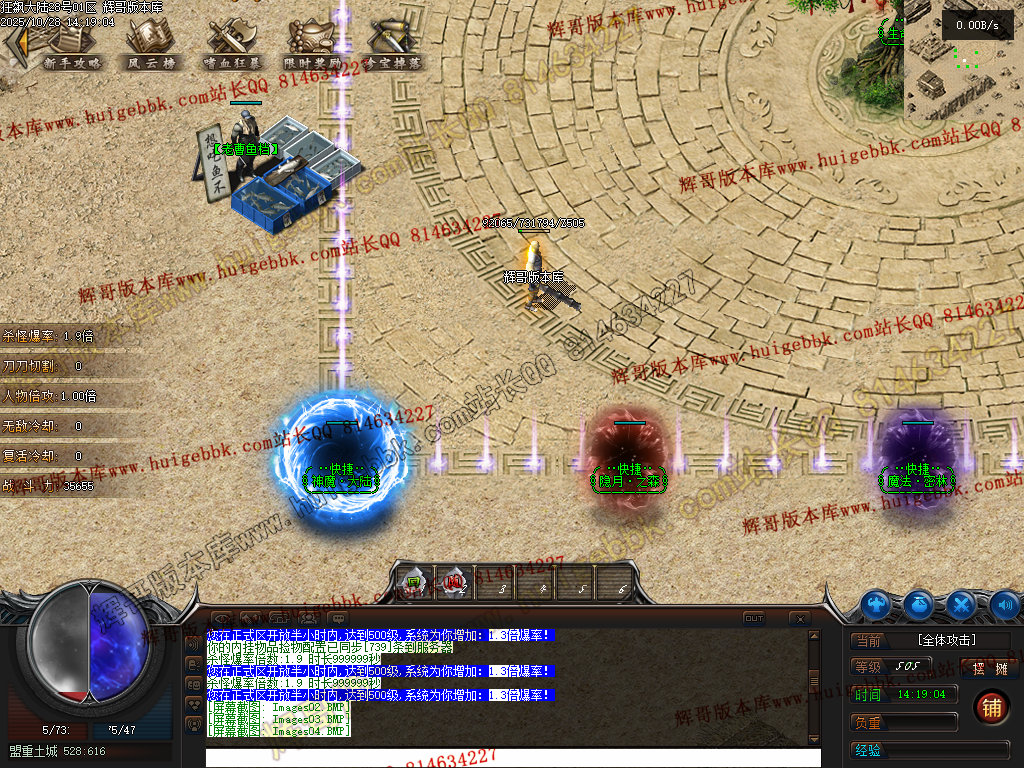This screenshot has height=768, width=1024.
Task: Open the 风云榜 rankings
Action: (x=151, y=43)
